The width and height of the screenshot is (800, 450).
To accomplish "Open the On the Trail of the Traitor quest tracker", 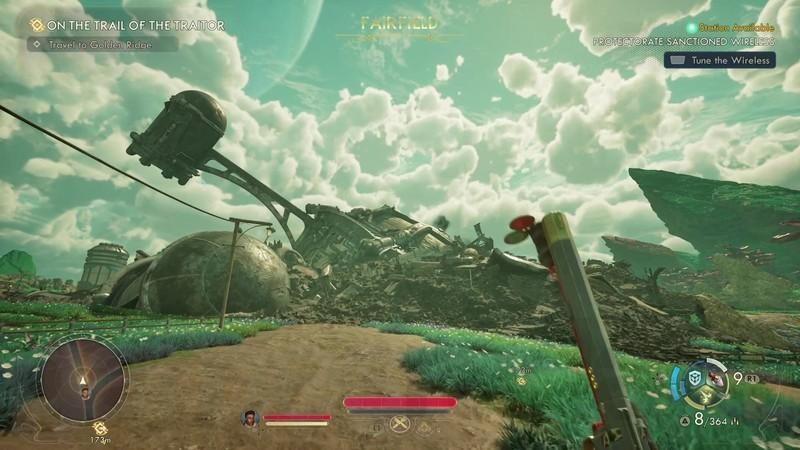I will pyautogui.click(x=127, y=24).
